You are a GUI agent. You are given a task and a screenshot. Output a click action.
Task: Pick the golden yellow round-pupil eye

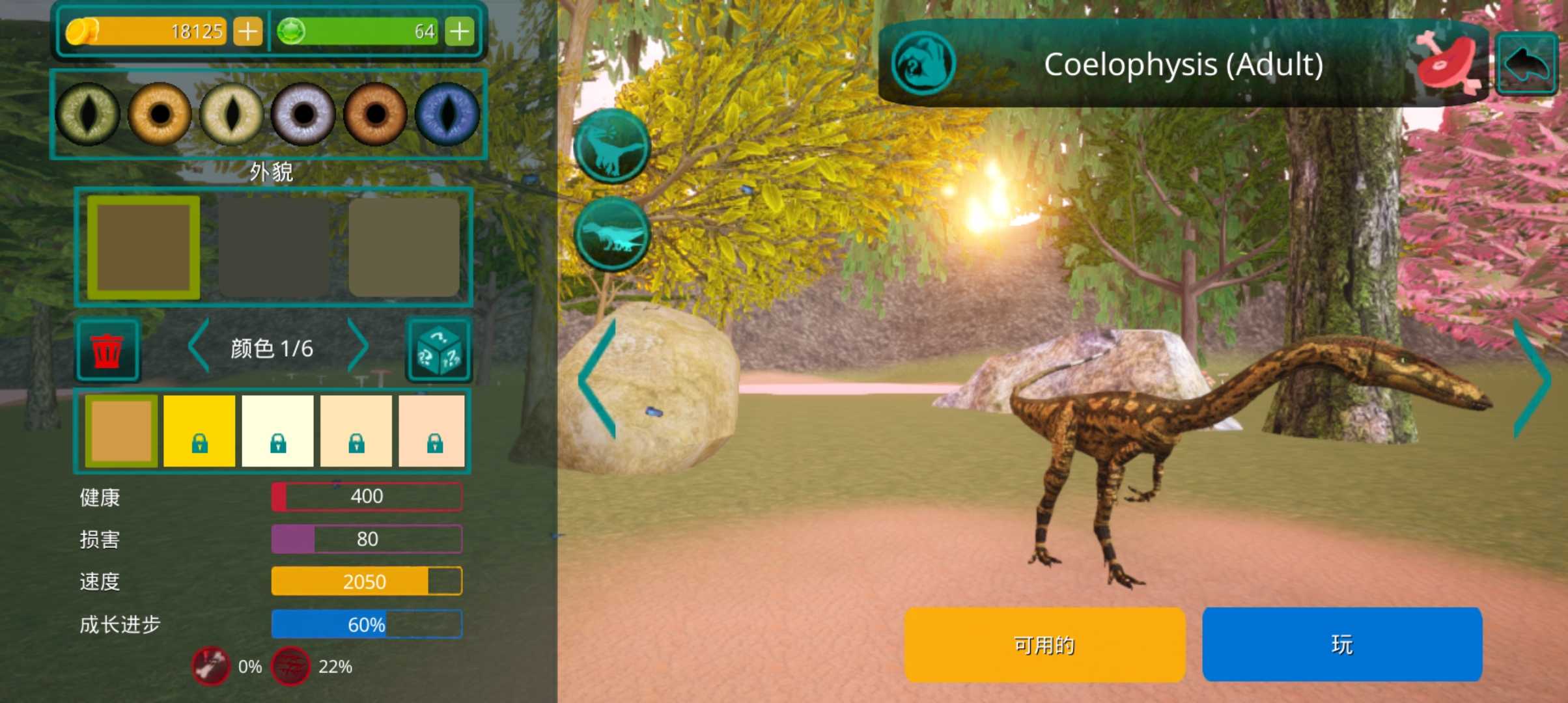pos(160,115)
